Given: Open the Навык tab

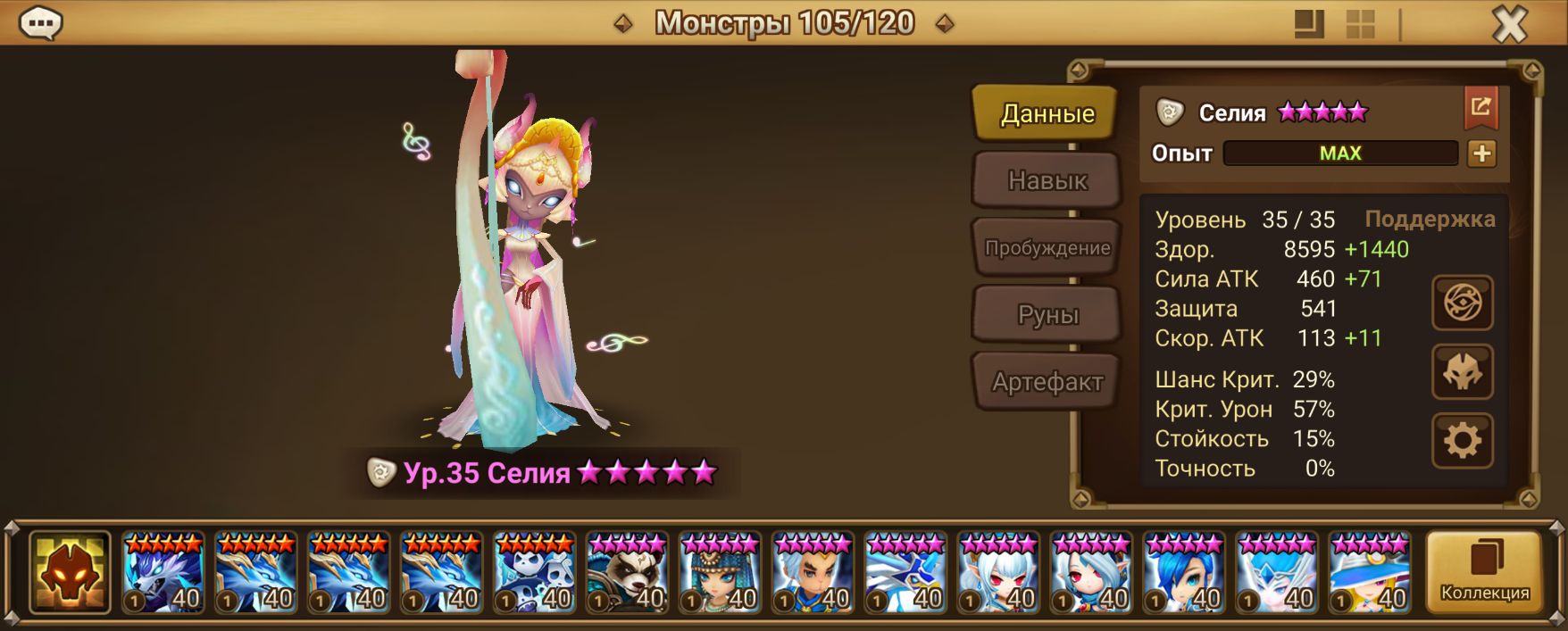Looking at the screenshot, I should click(x=1047, y=180).
